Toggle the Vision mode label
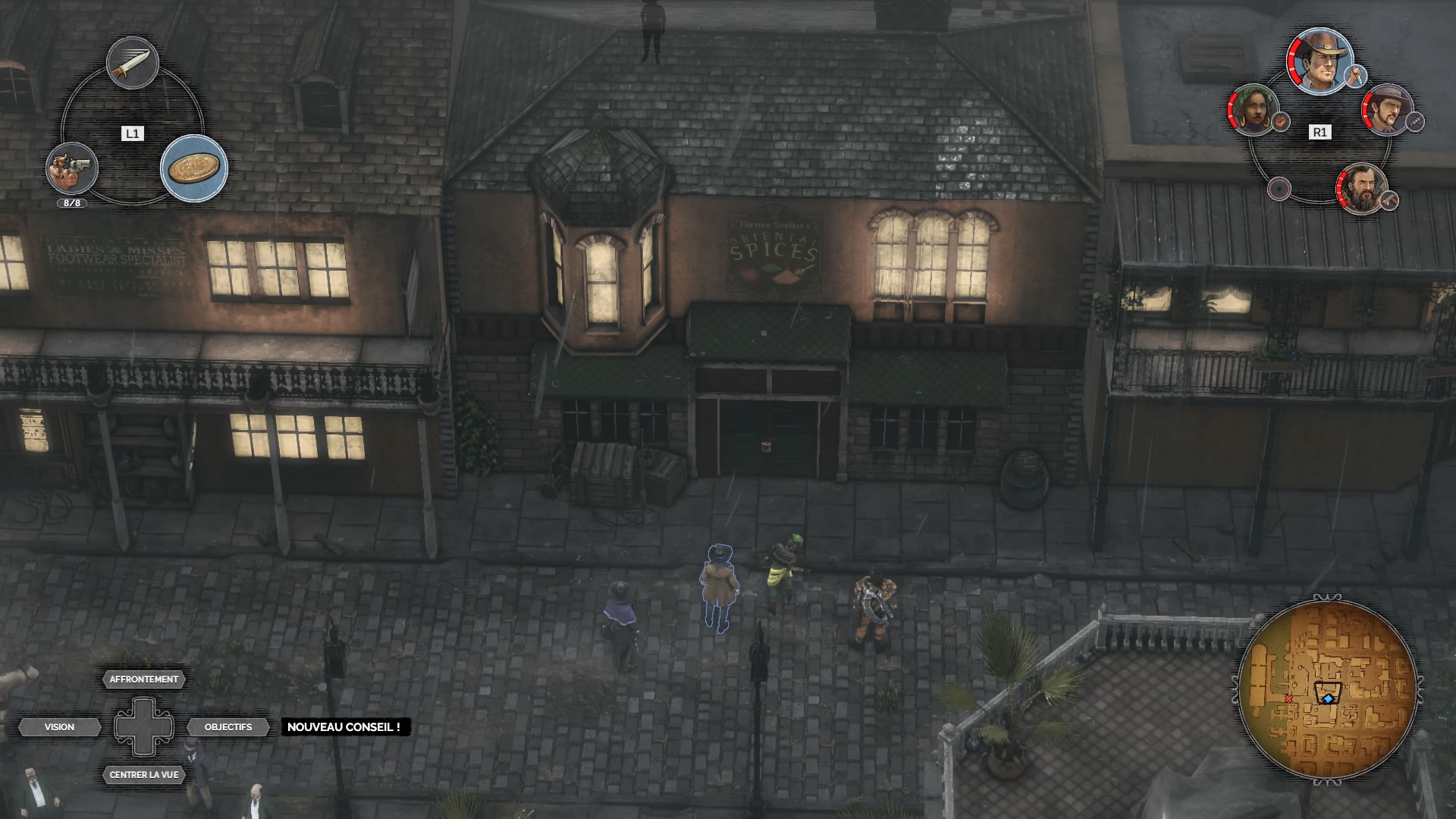 (60, 727)
